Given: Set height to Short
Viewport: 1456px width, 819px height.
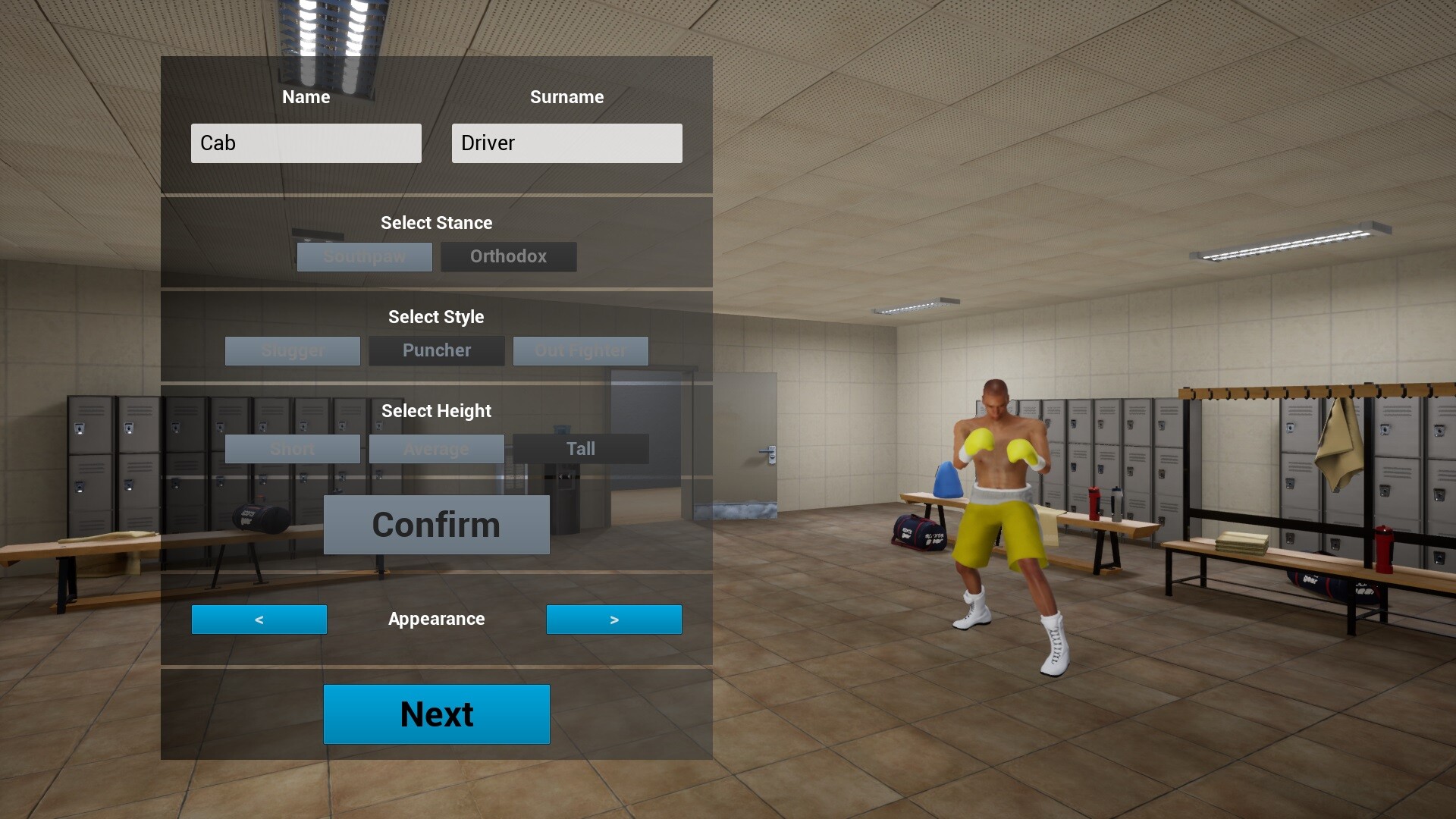Looking at the screenshot, I should (x=293, y=448).
